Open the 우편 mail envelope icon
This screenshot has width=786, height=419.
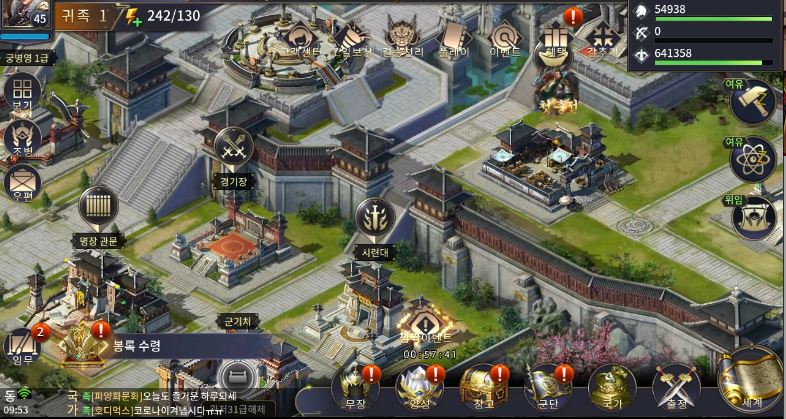tap(21, 184)
